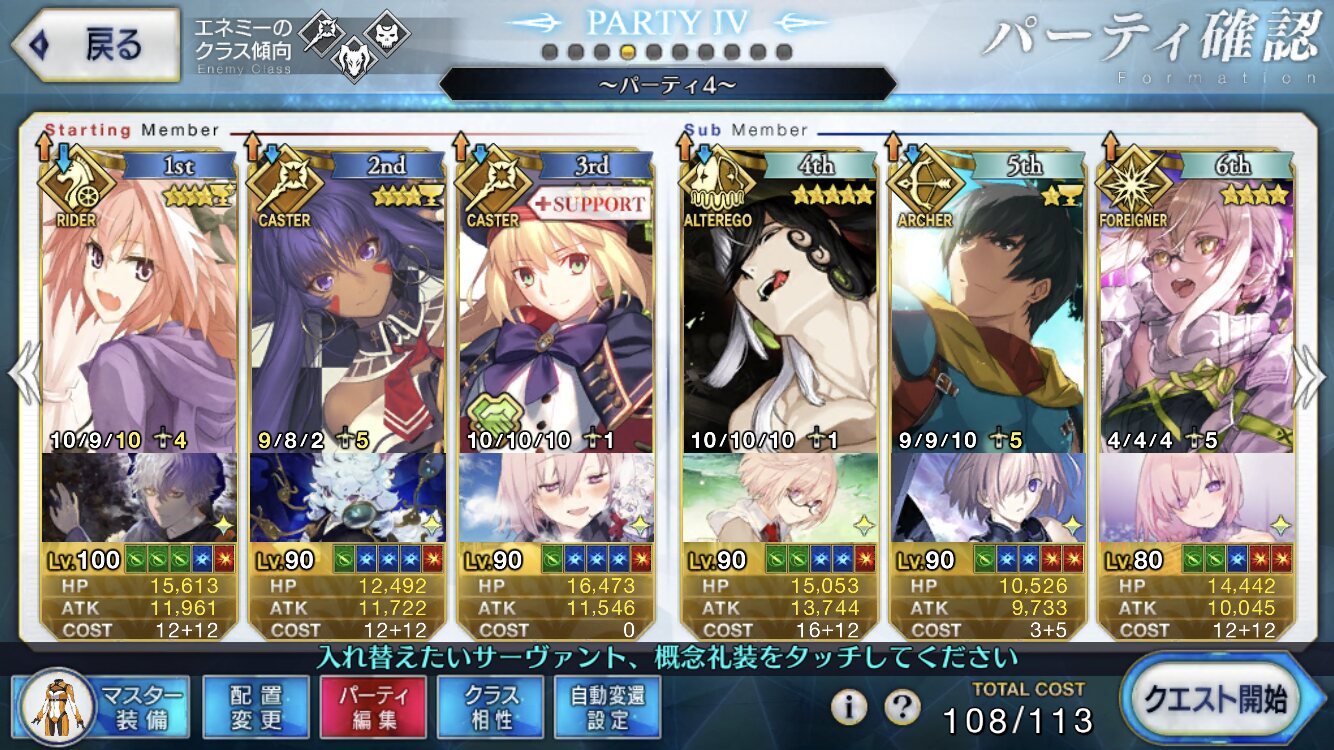This screenshot has height=750, width=1334.
Task: Open 自動変還設定 settings
Action: pyautogui.click(x=608, y=706)
